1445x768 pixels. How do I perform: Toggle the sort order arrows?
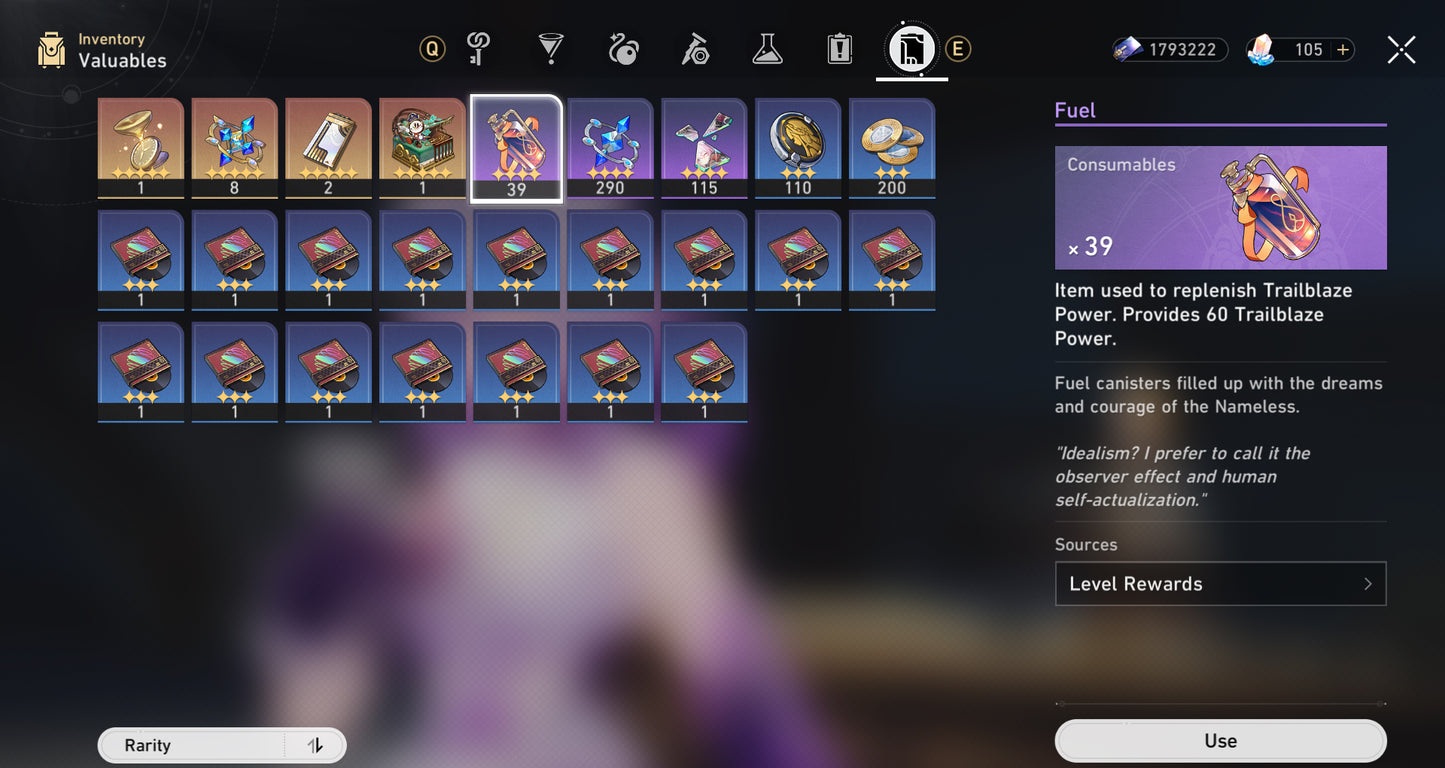tap(315, 746)
